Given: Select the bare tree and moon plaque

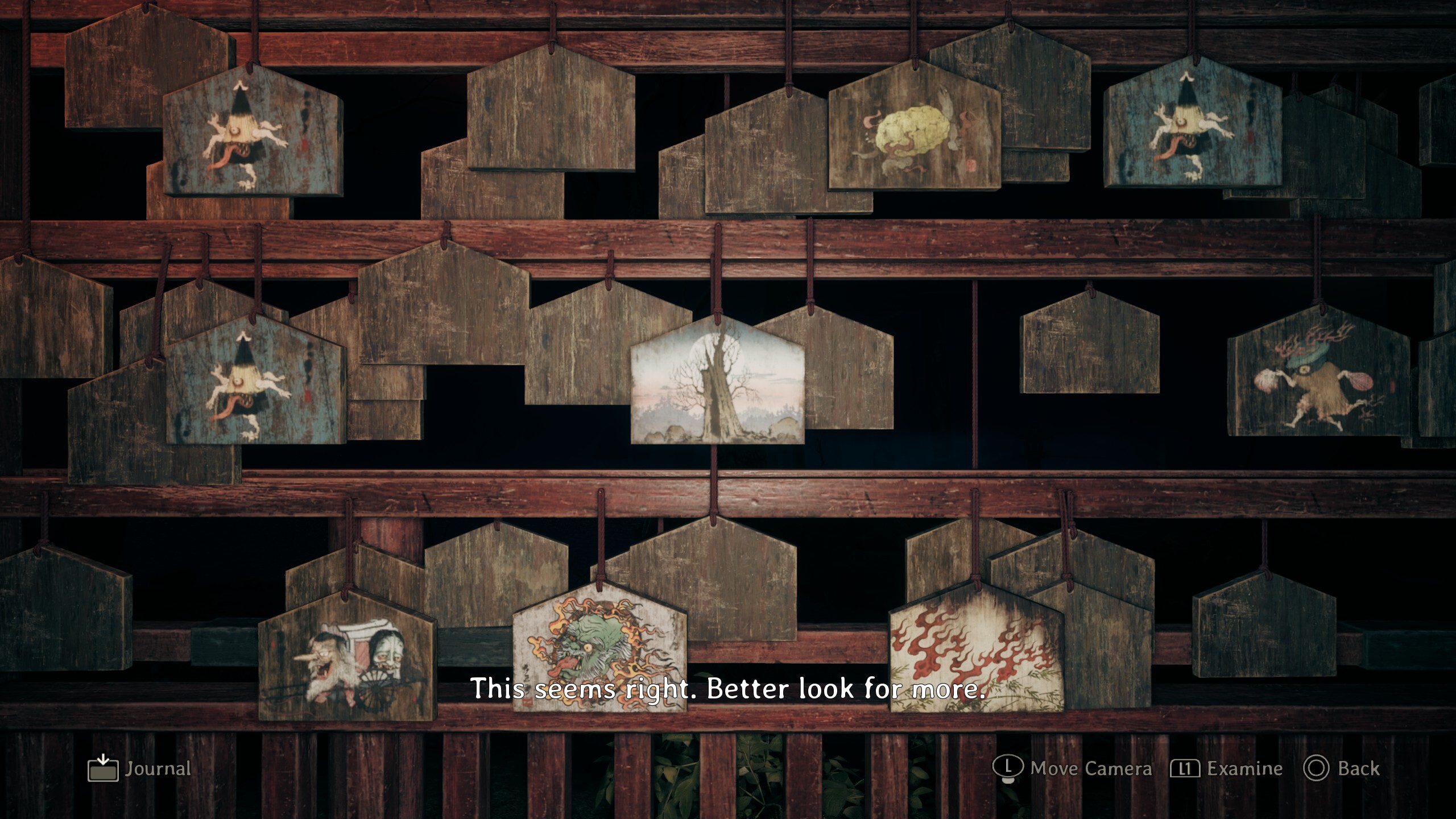Looking at the screenshot, I should (717, 385).
